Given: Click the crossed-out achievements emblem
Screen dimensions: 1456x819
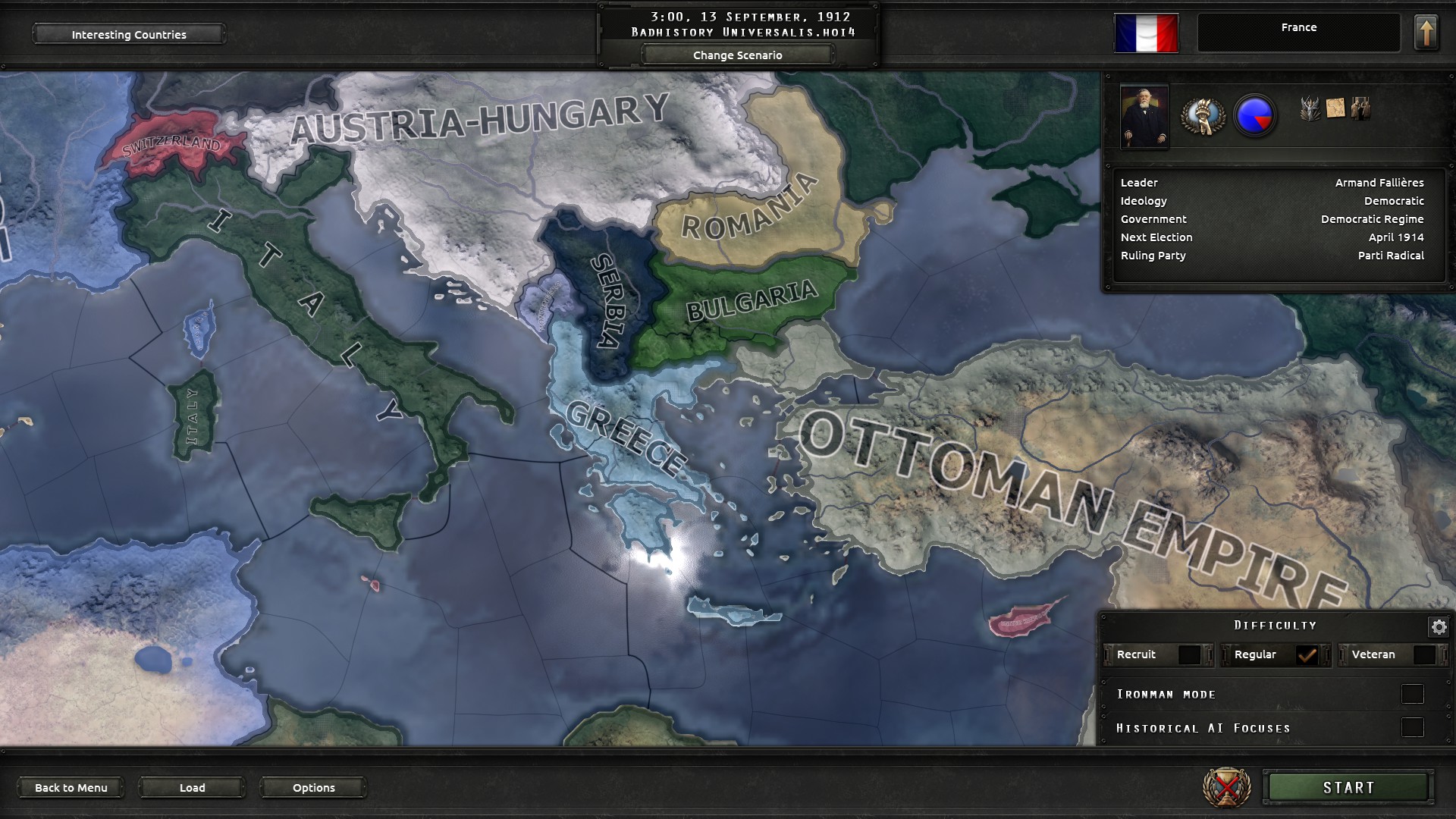Looking at the screenshot, I should 1227,787.
